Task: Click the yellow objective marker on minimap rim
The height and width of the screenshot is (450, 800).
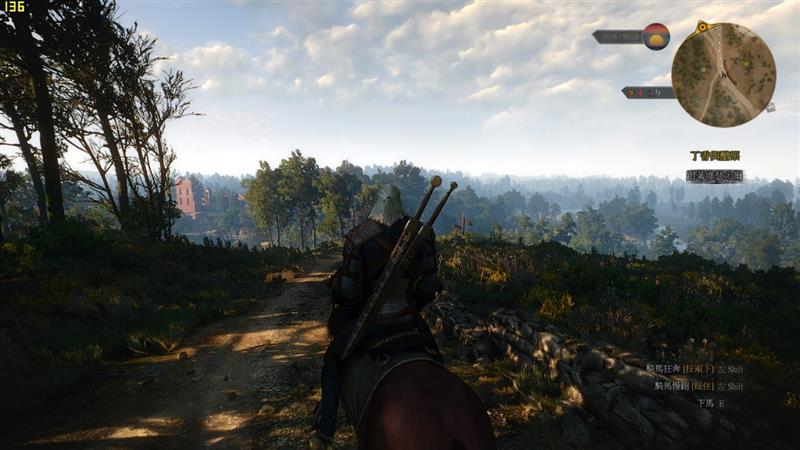Action: pyautogui.click(x=702, y=26)
